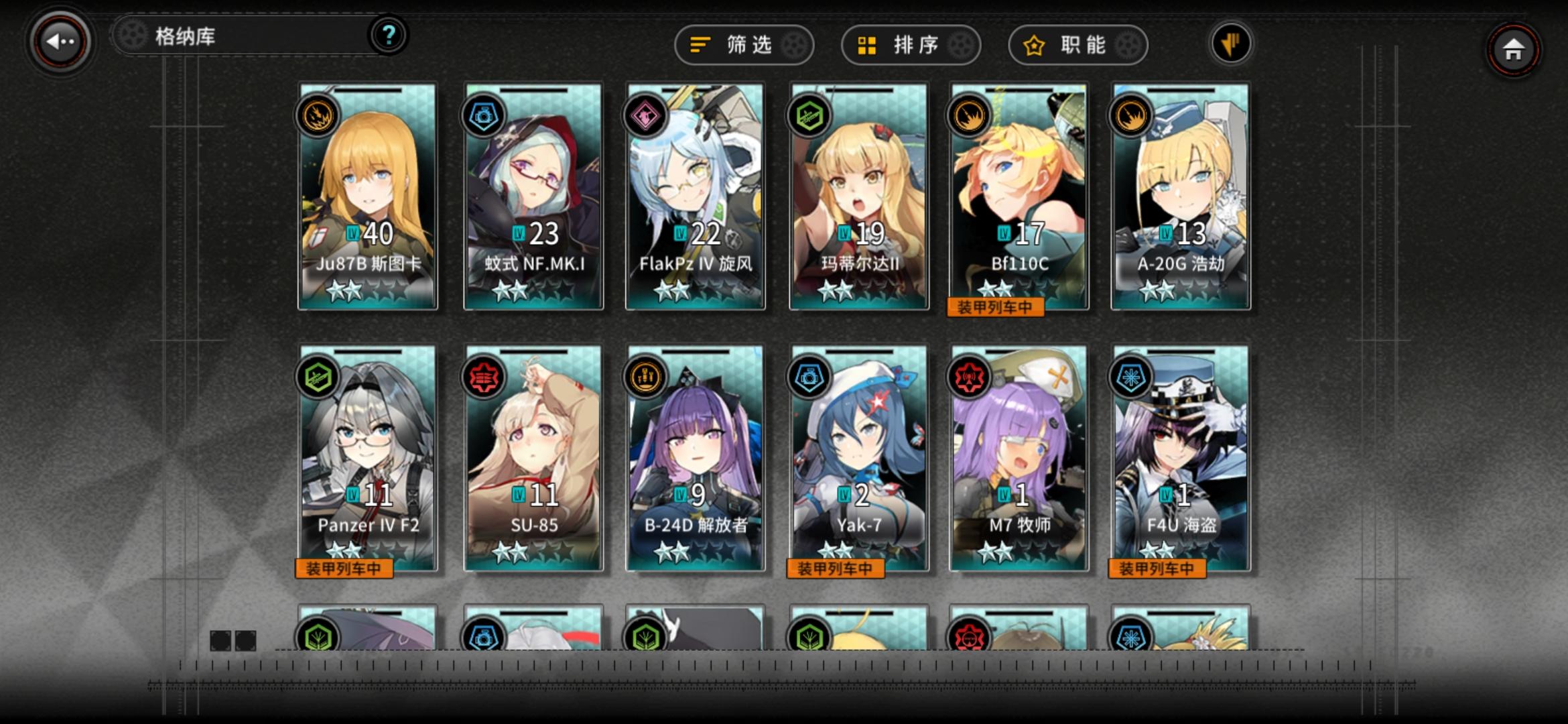
Task: Click the green class icon on 玛蒂尔达II card
Action: tap(810, 115)
